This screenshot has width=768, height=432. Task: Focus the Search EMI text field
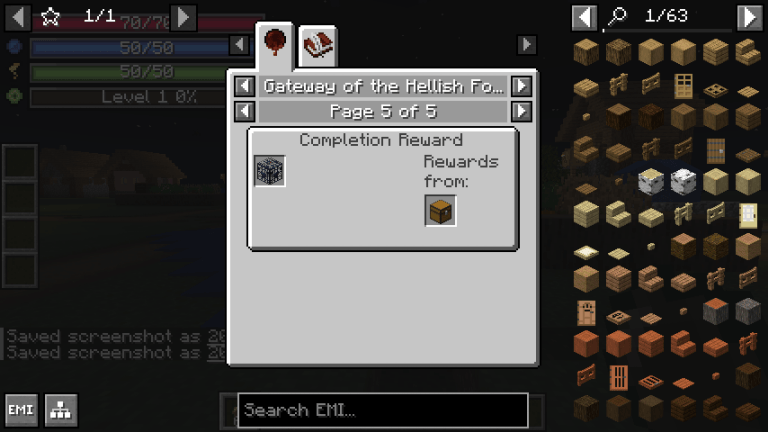(382, 410)
